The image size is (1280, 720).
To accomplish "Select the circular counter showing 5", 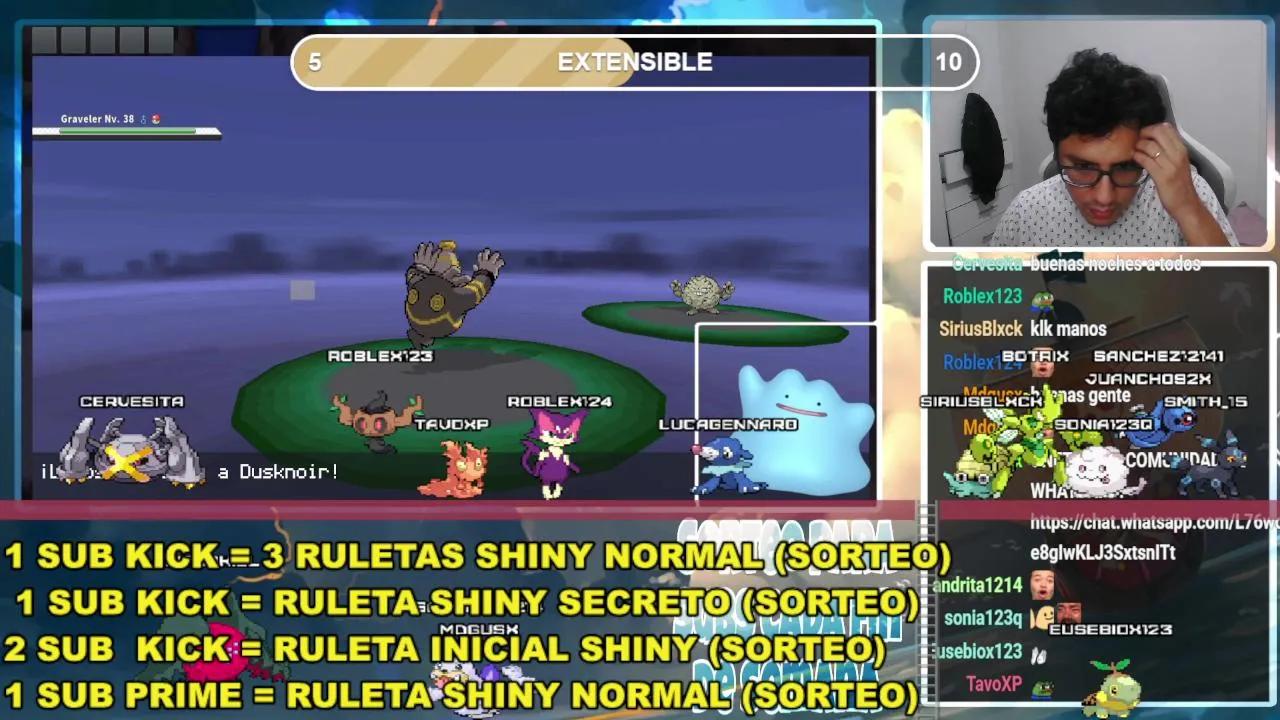I will click(314, 62).
